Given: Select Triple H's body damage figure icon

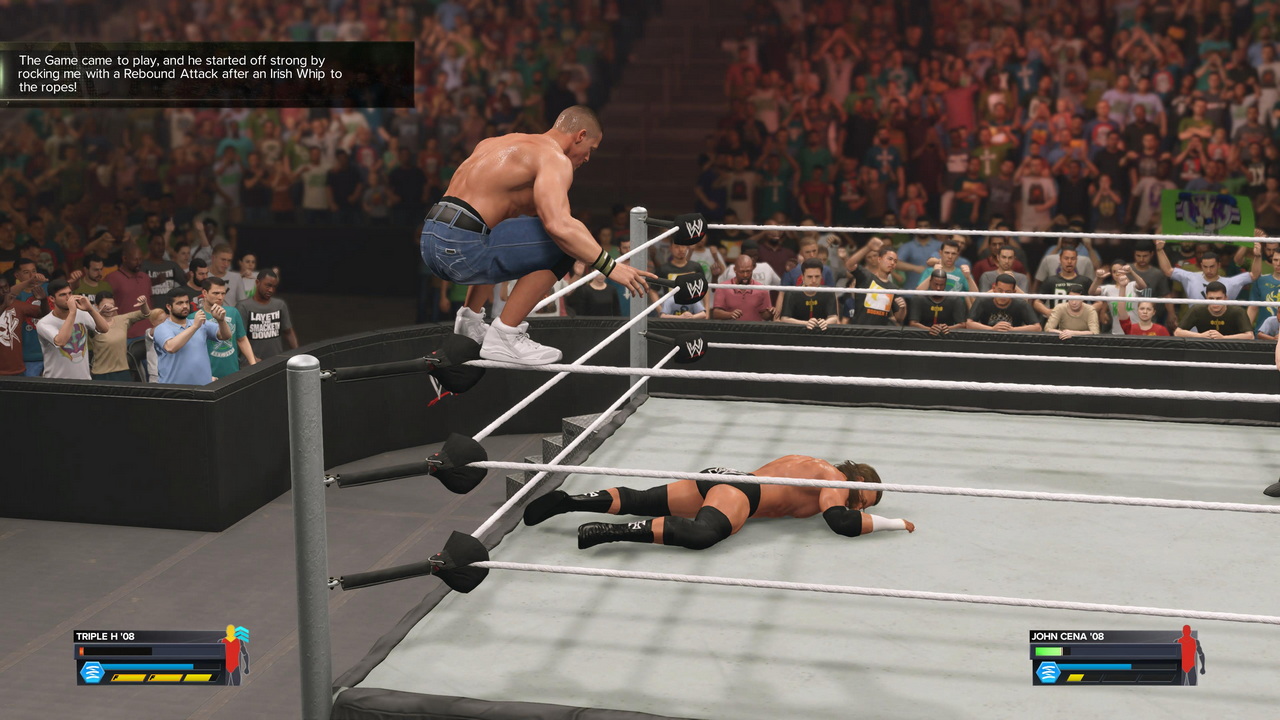Looking at the screenshot, I should (x=234, y=654).
